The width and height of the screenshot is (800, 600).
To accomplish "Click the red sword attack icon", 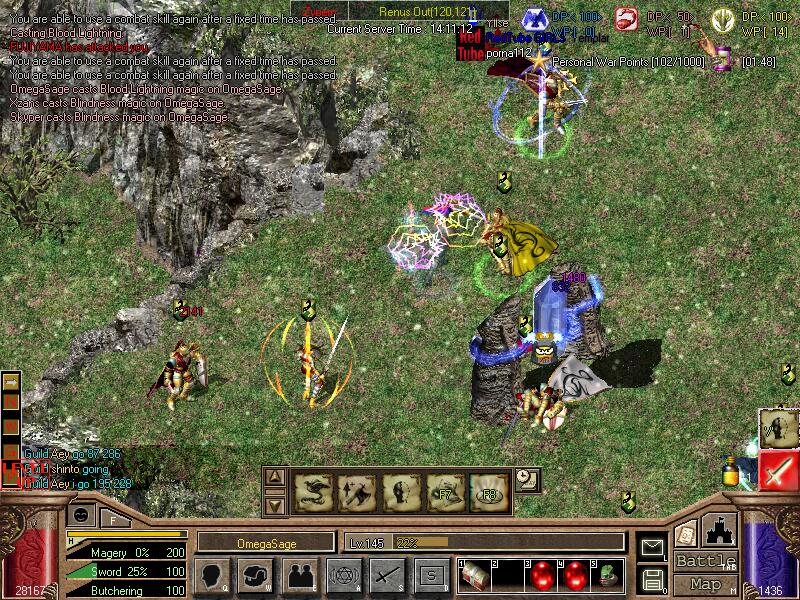I will pos(779,471).
